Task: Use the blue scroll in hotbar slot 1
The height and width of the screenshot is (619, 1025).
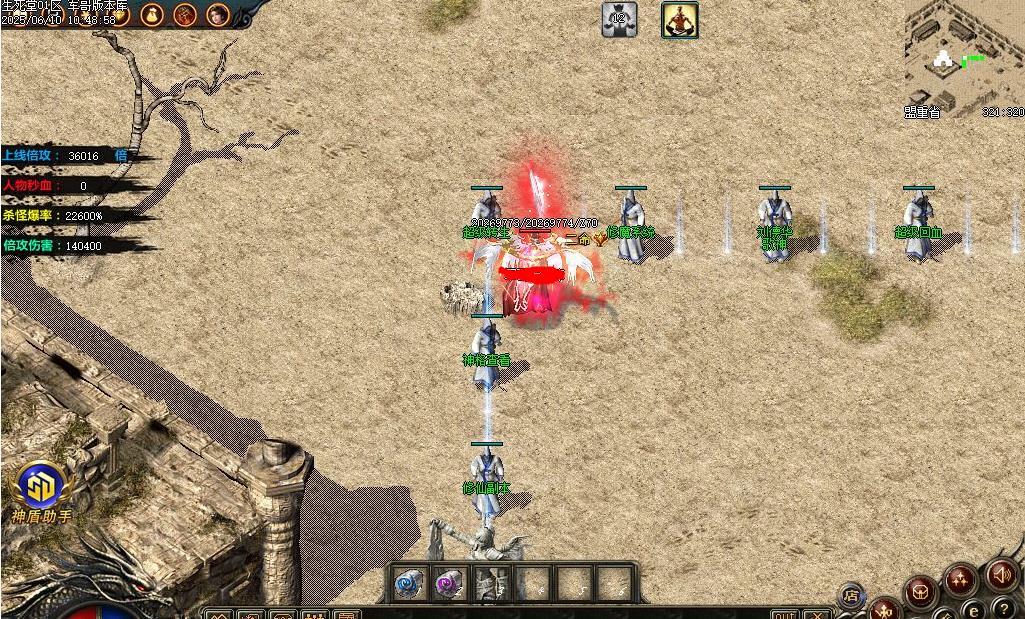Action: coord(406,583)
